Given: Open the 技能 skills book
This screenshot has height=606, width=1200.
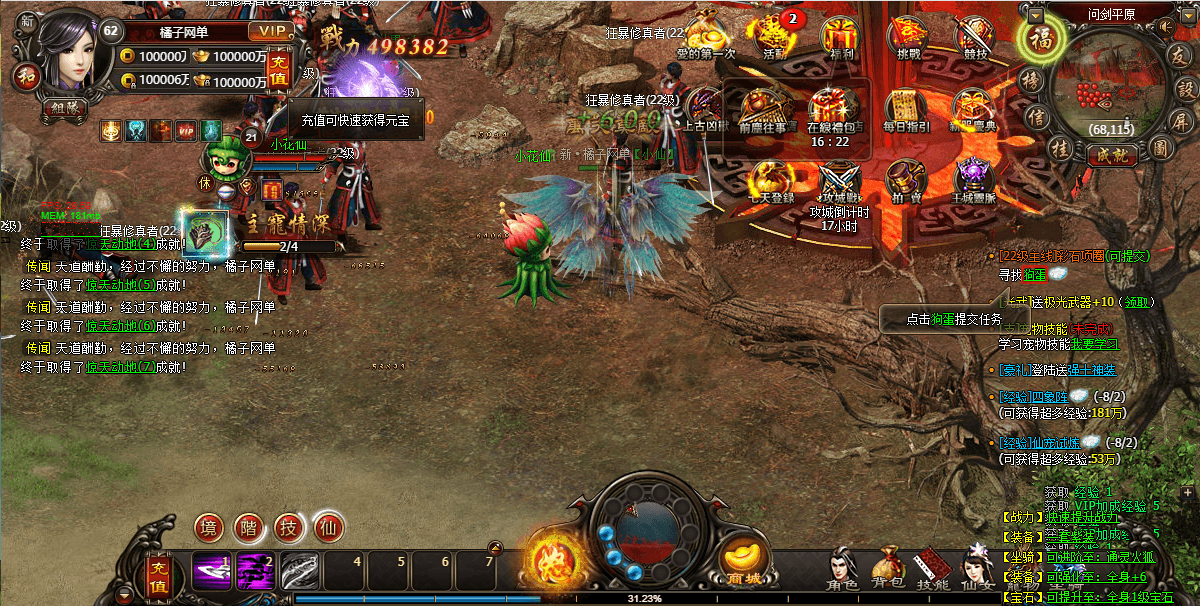Looking at the screenshot, I should pyautogui.click(x=933, y=566).
